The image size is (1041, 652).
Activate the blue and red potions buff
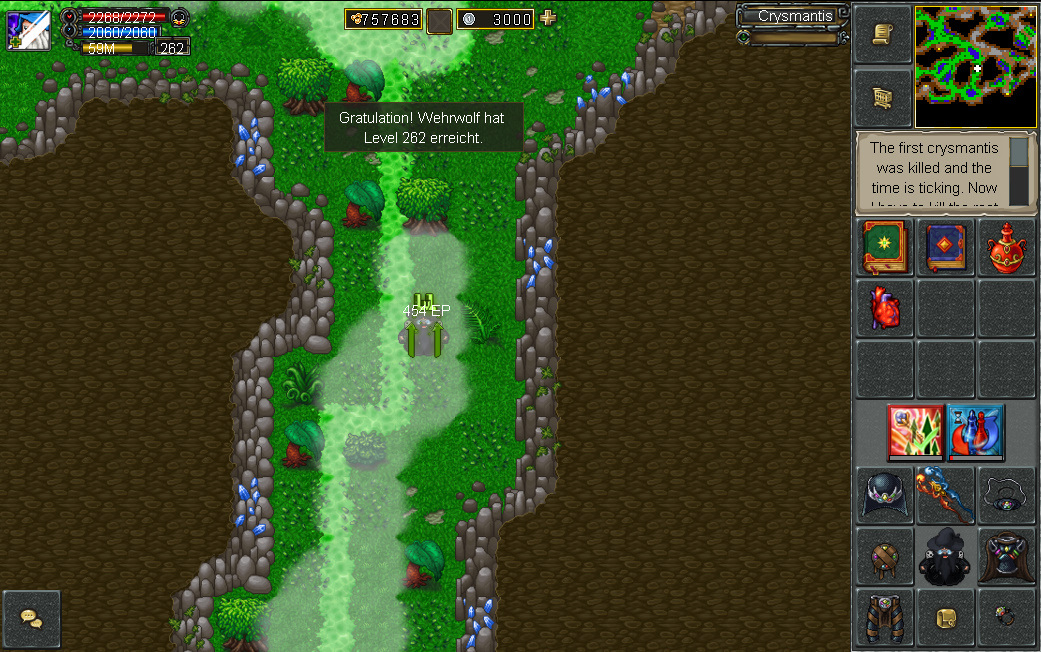pos(975,432)
